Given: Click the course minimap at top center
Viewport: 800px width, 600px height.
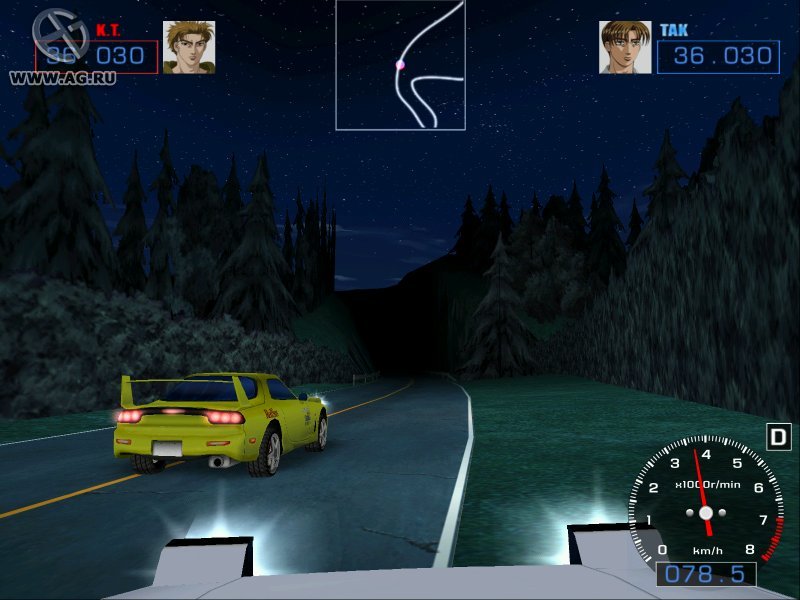Looking at the screenshot, I should 400,65.
